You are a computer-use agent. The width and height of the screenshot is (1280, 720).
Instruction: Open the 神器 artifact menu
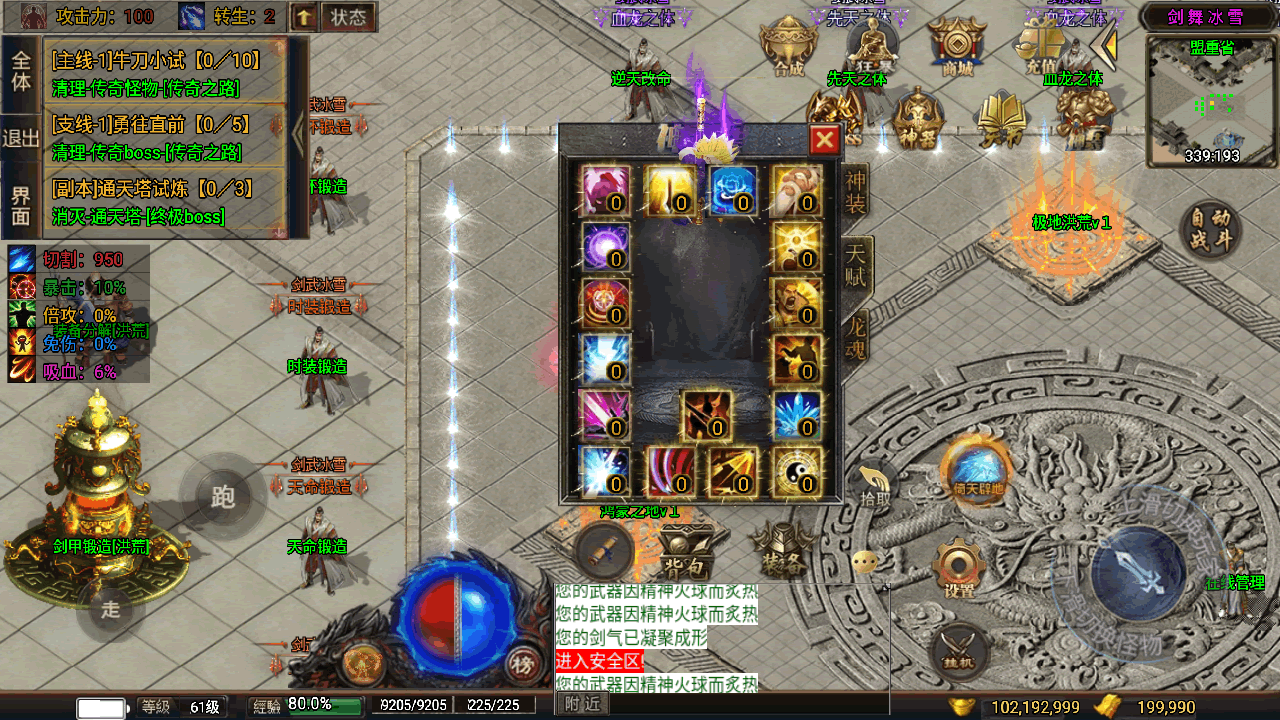tap(917, 118)
